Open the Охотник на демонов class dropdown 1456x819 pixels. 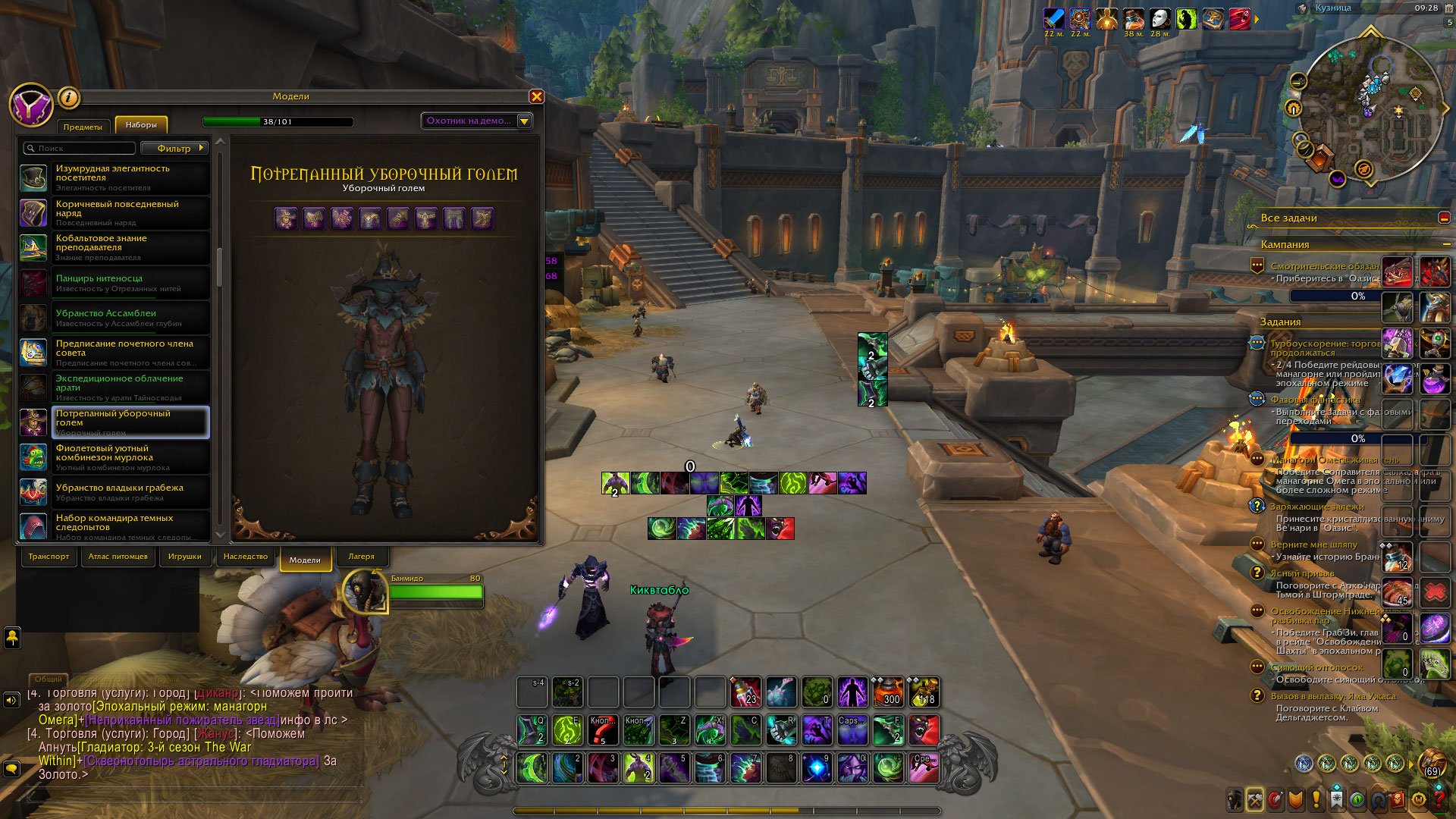(477, 121)
